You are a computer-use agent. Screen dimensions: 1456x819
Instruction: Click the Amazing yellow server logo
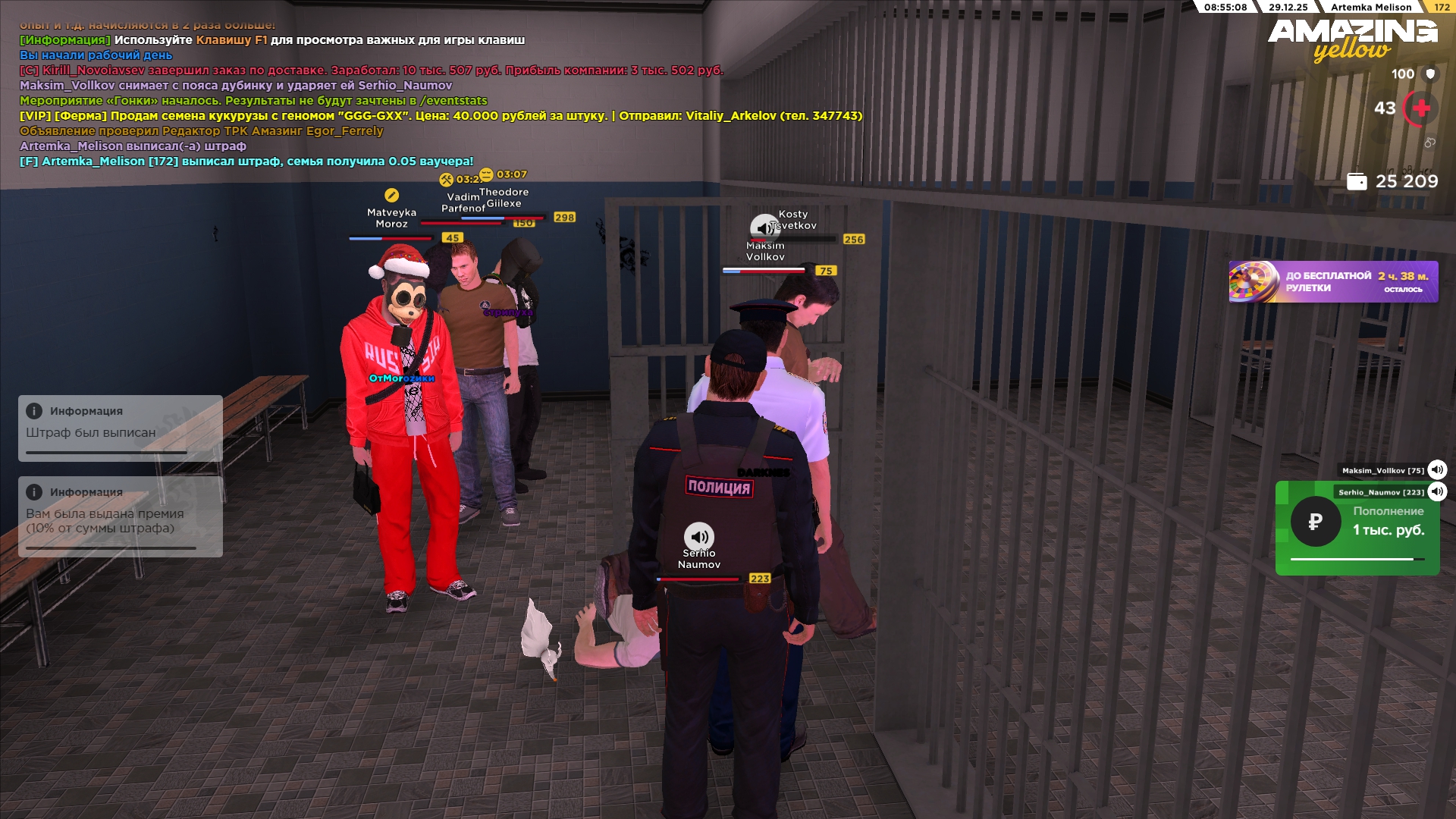(1352, 39)
